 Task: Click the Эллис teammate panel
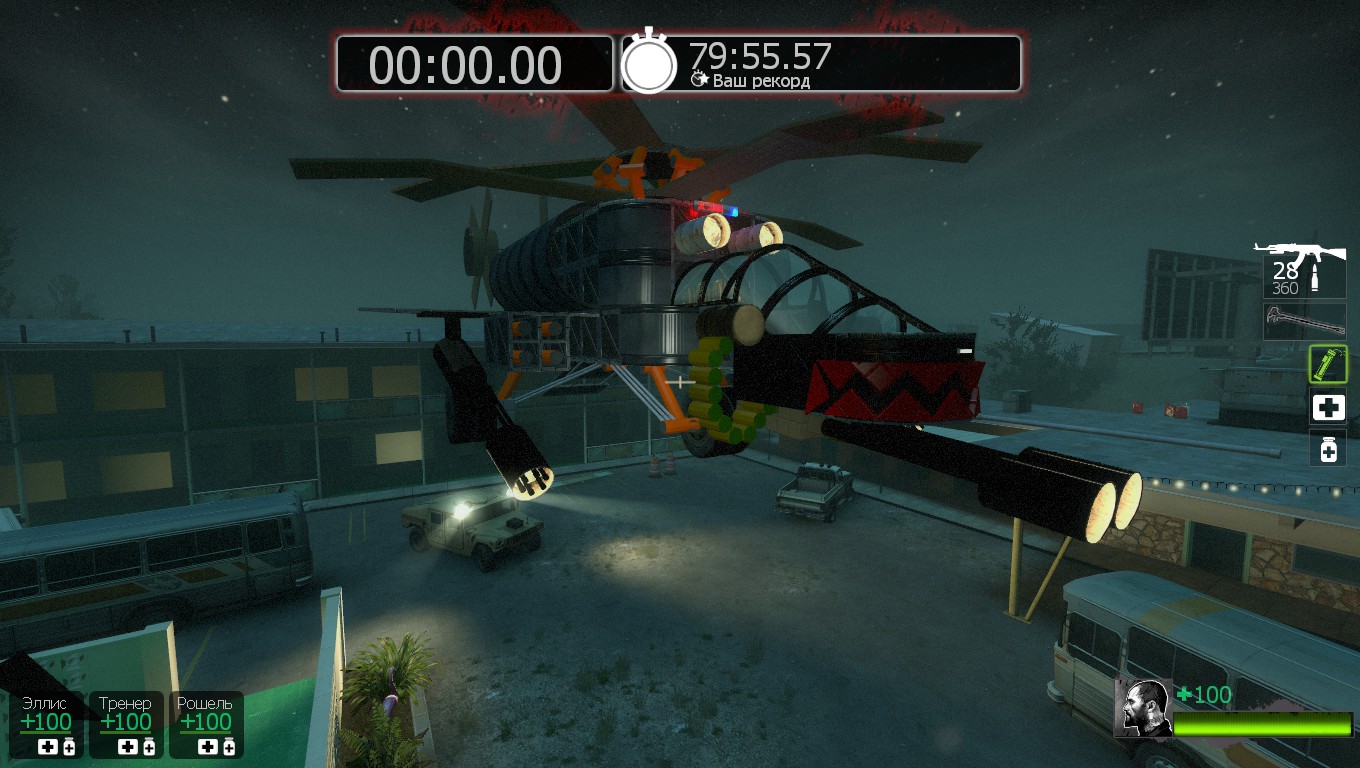pyautogui.click(x=47, y=724)
